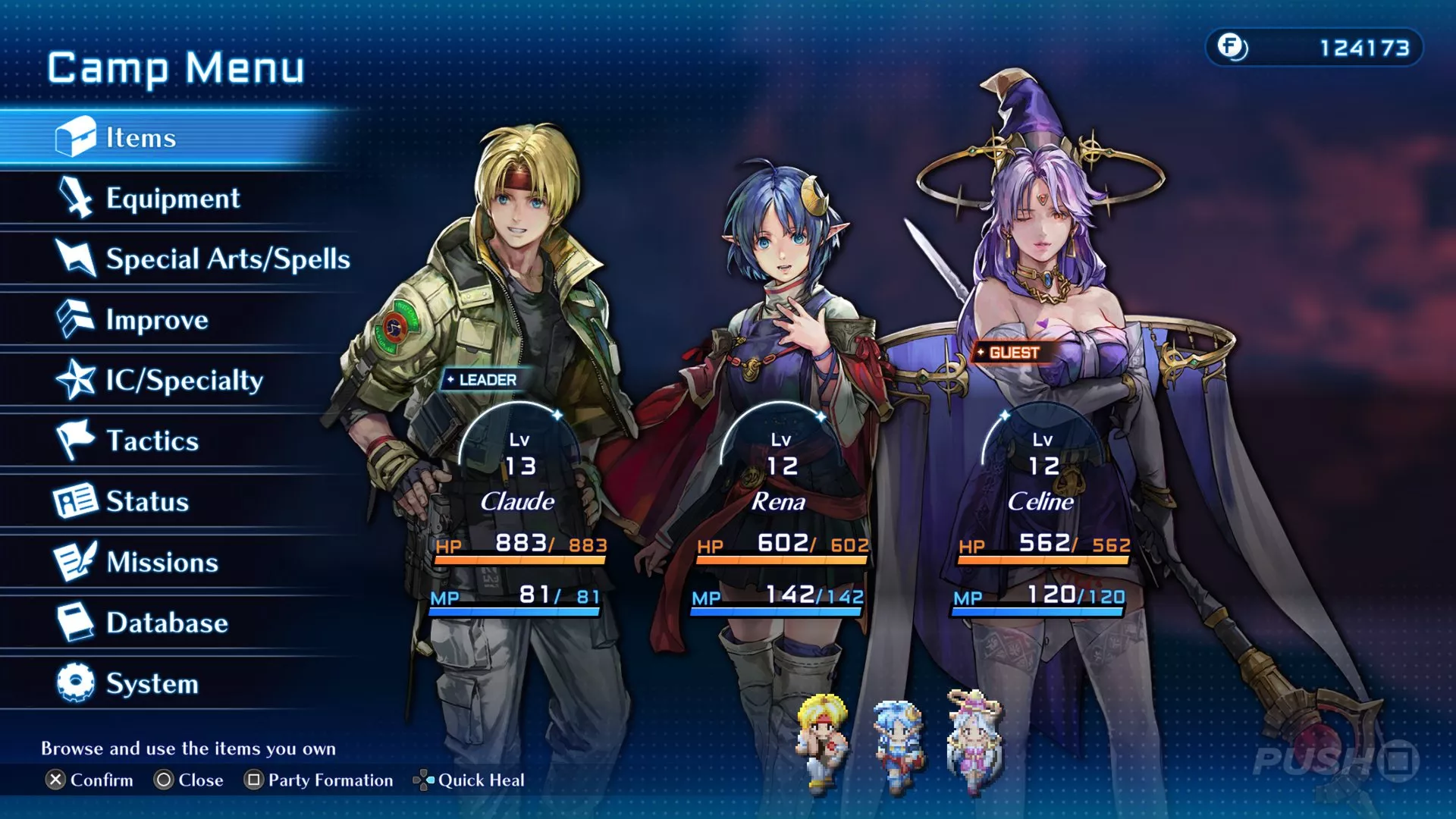Choose the Improve option

point(156,319)
